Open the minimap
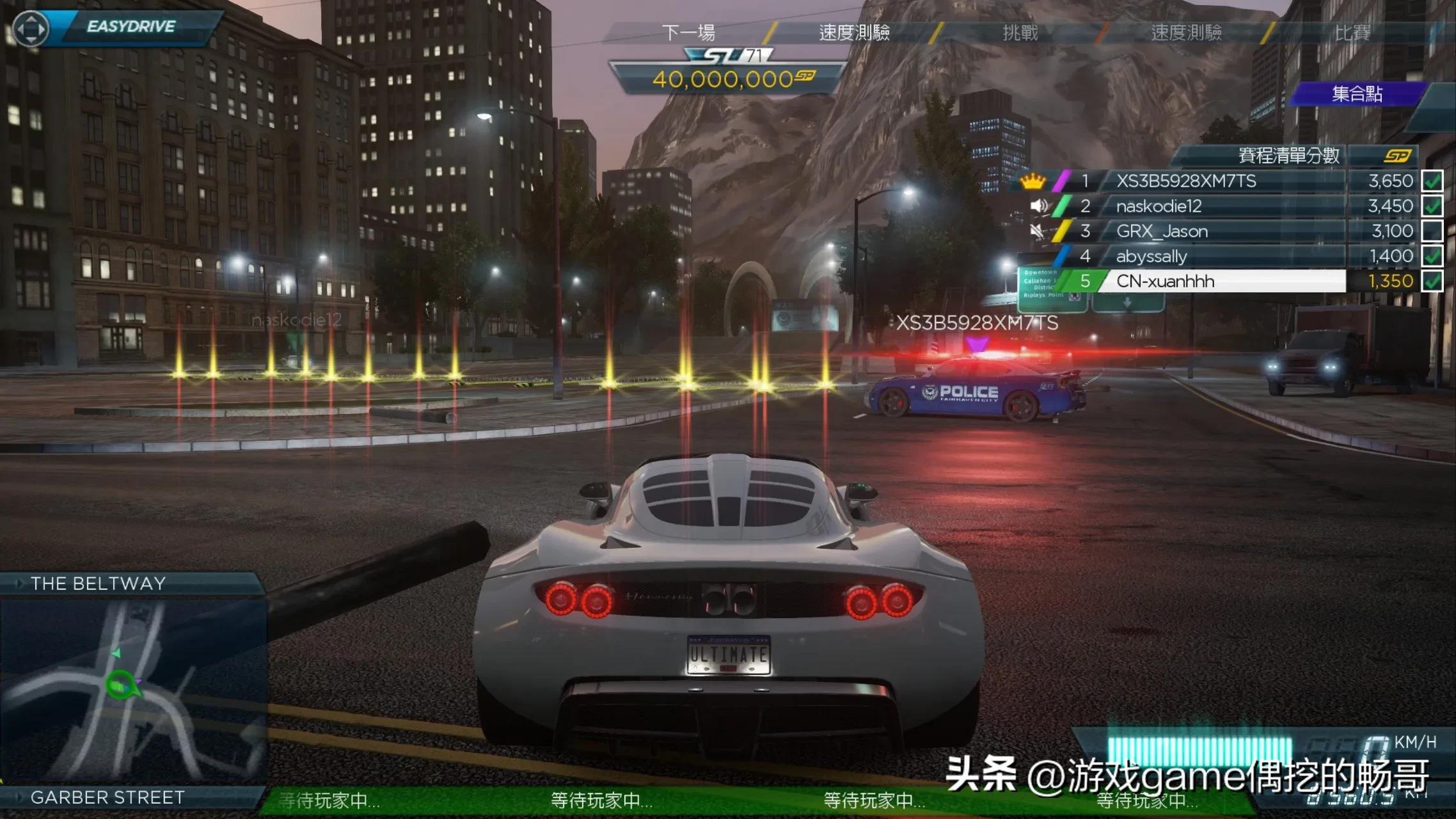The height and width of the screenshot is (819, 1456). pos(132,690)
